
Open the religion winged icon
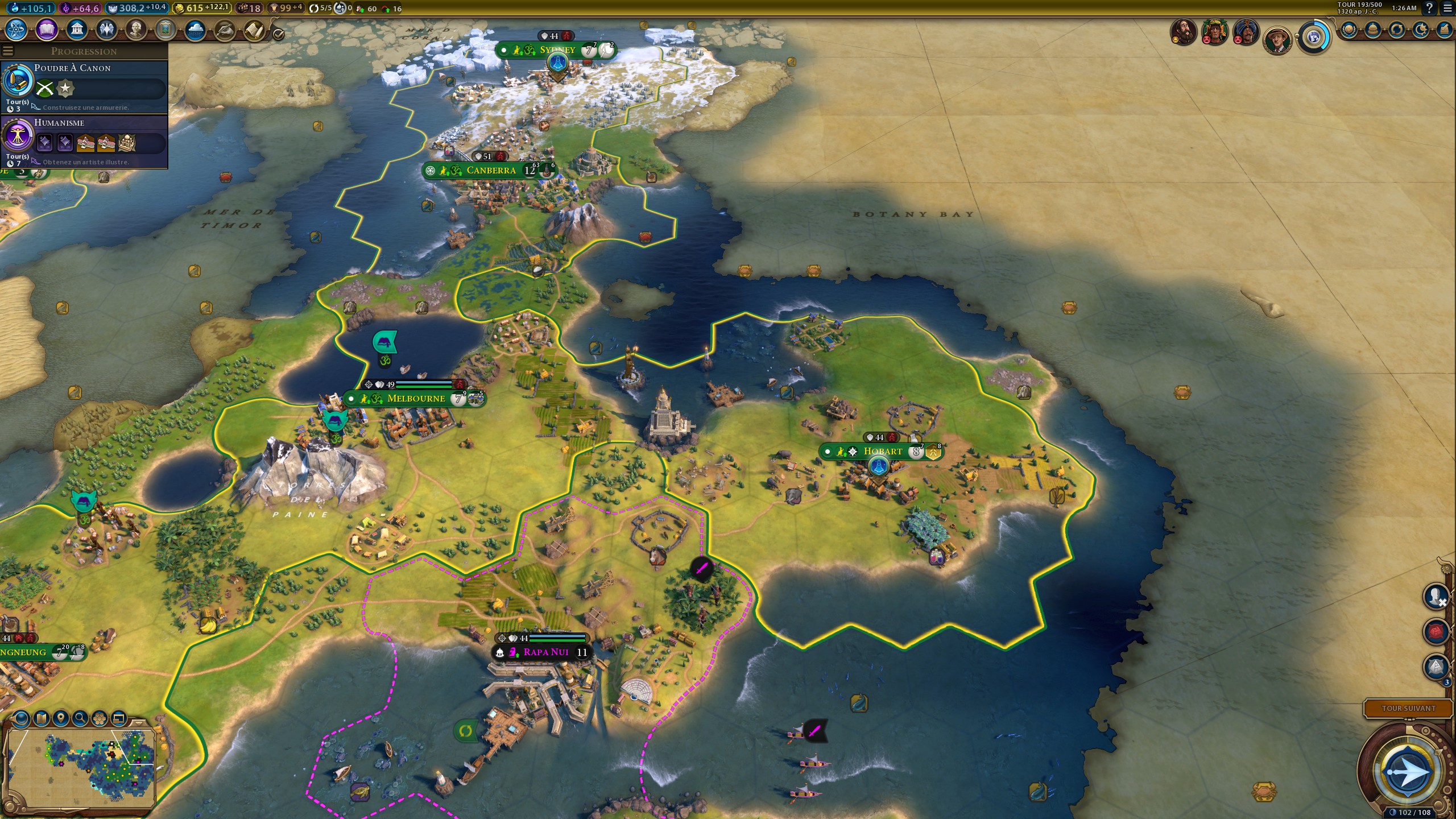(106, 29)
